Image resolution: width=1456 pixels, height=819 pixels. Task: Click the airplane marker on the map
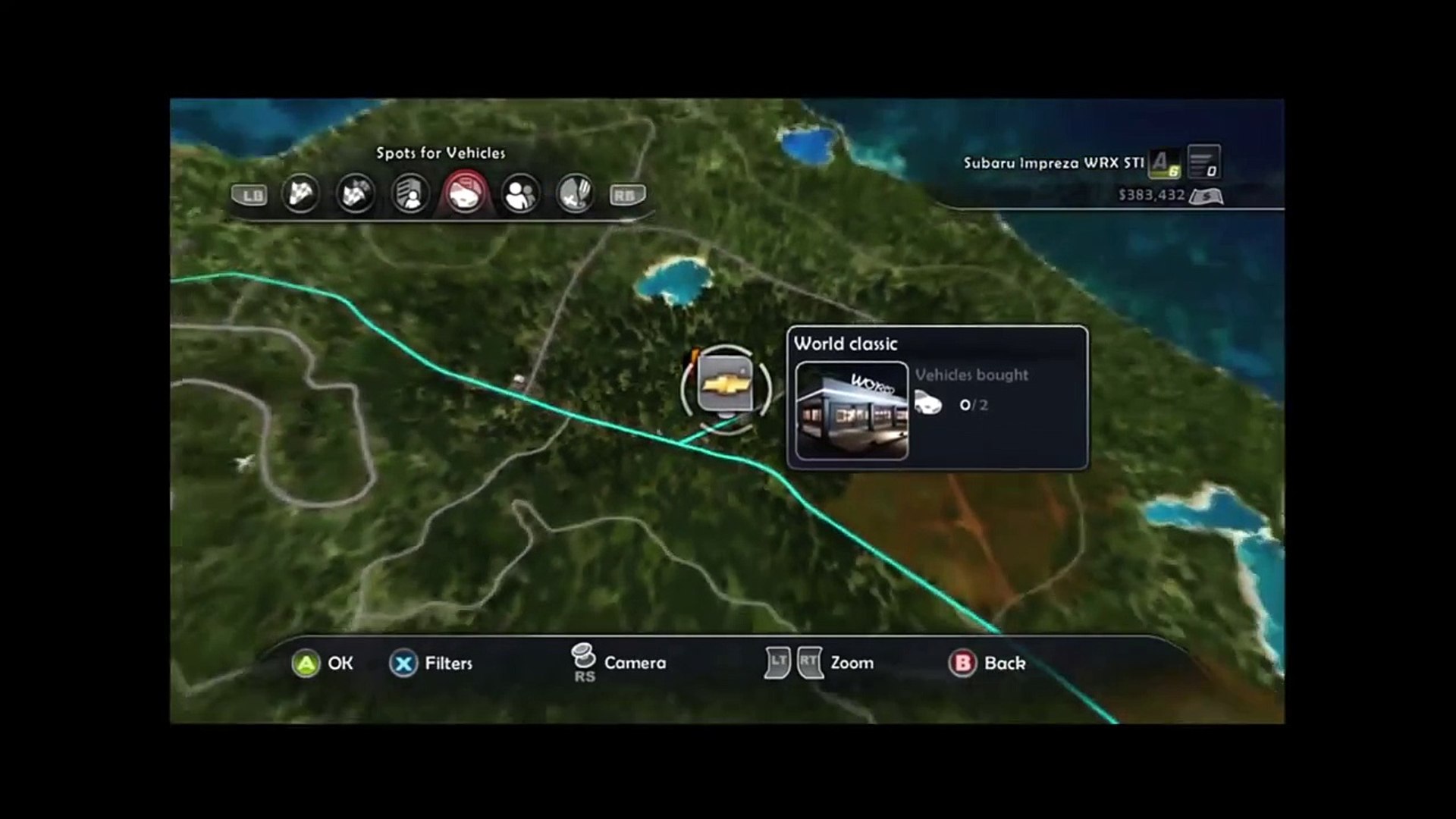[x=244, y=462]
